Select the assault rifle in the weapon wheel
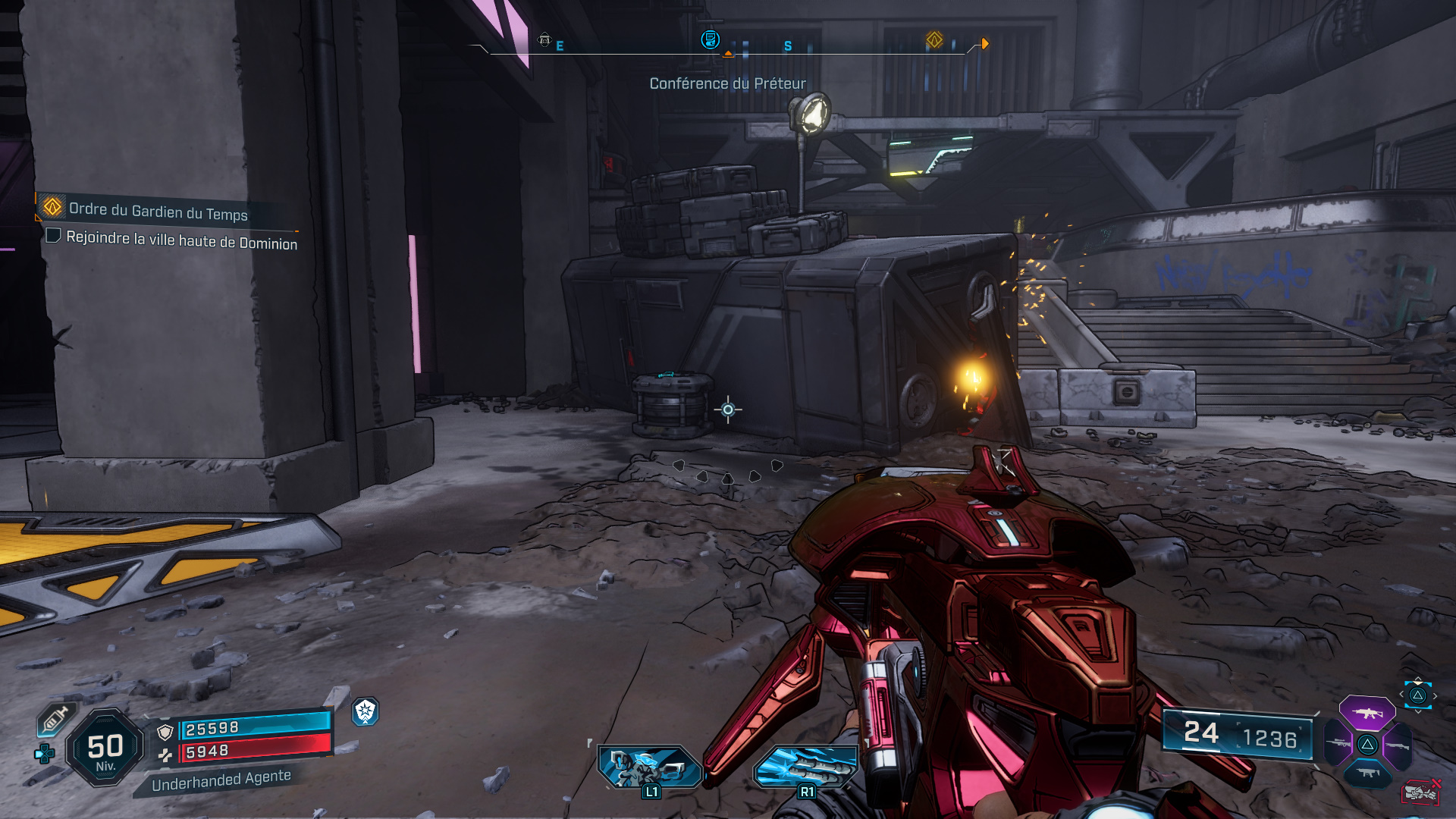The height and width of the screenshot is (819, 1456). (x=1367, y=714)
